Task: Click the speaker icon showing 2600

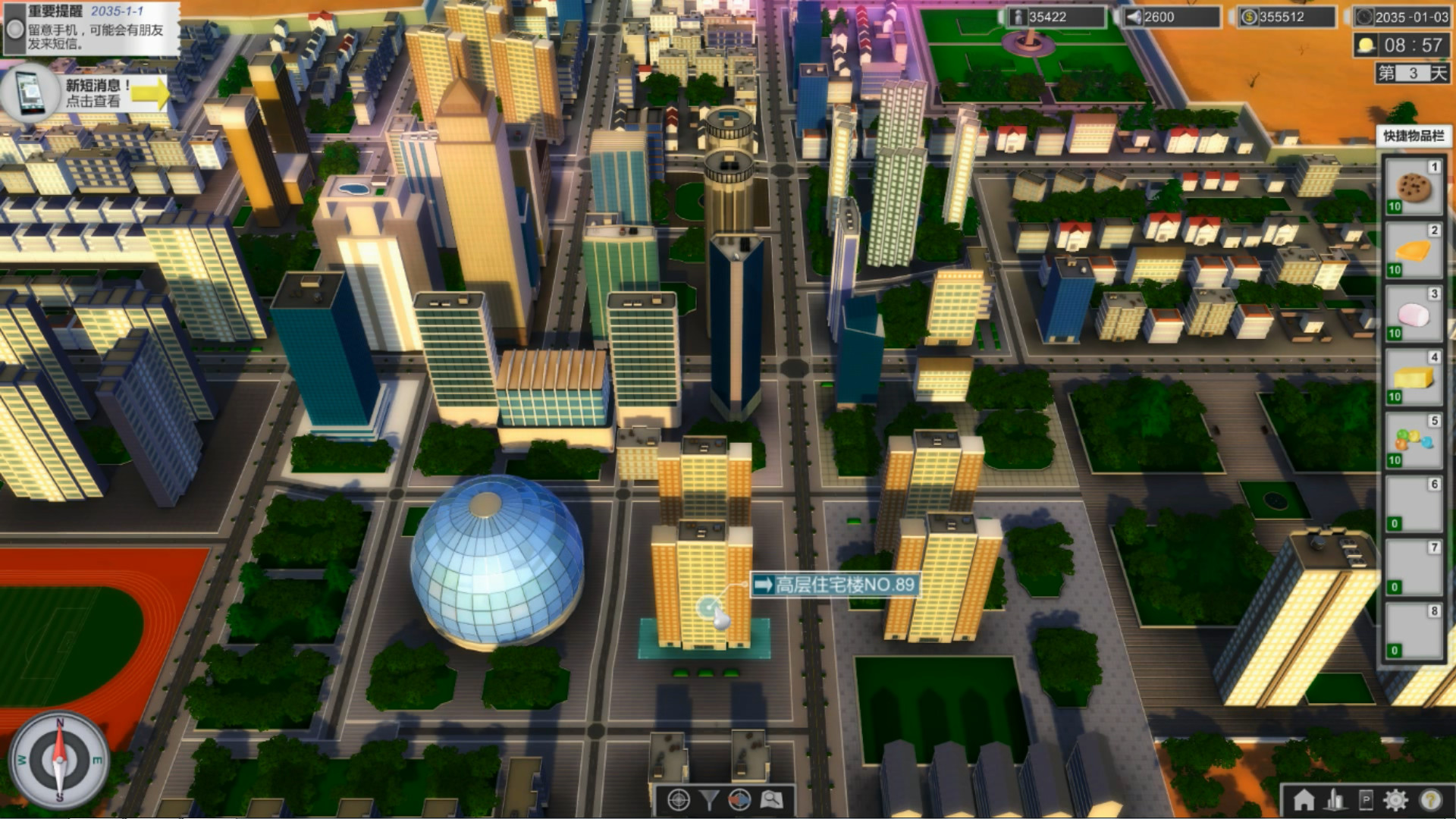Action: pos(1133,16)
